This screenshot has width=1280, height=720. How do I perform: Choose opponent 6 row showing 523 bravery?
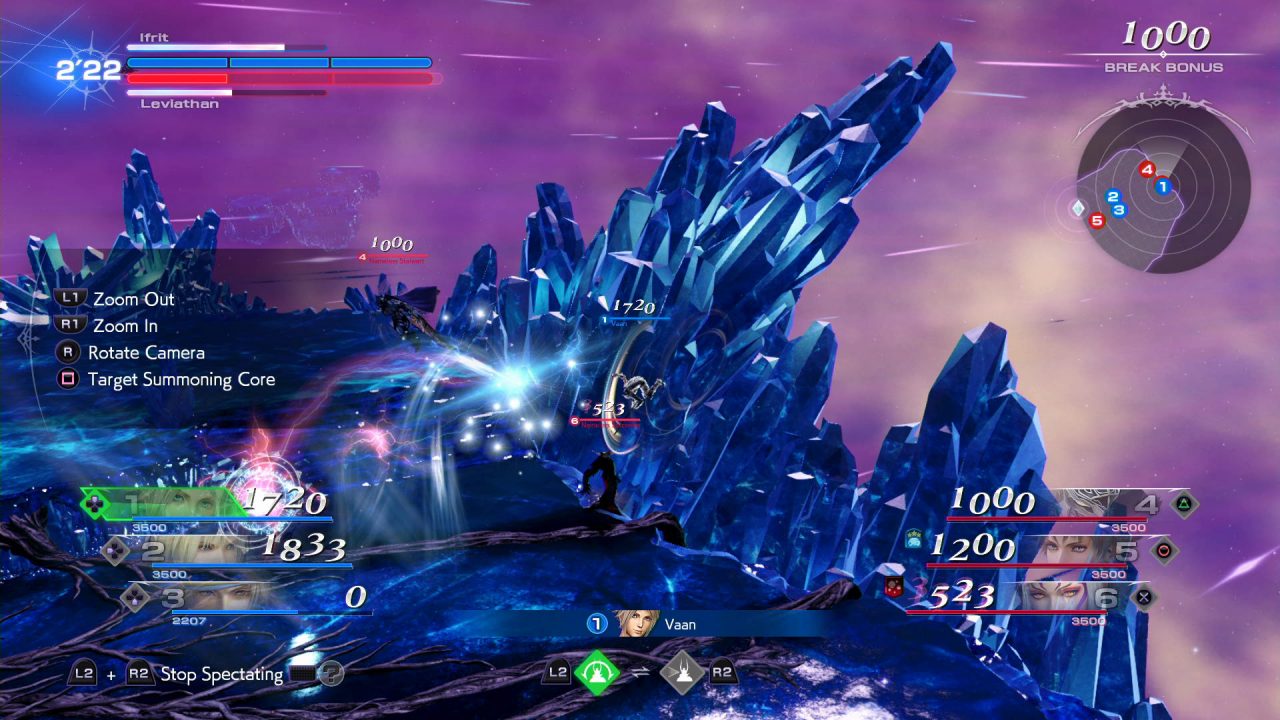tap(1030, 597)
